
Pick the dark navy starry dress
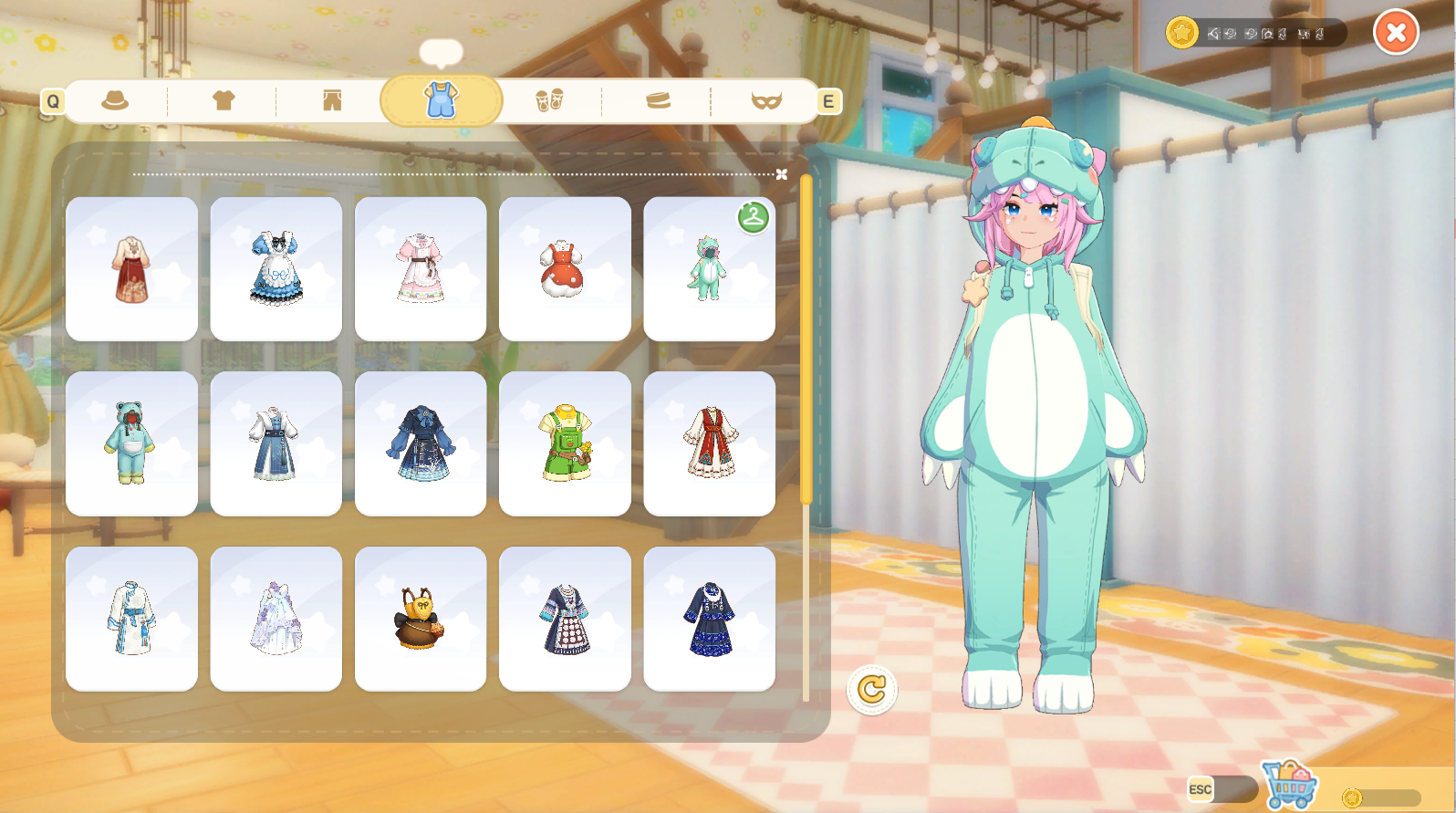click(709, 619)
